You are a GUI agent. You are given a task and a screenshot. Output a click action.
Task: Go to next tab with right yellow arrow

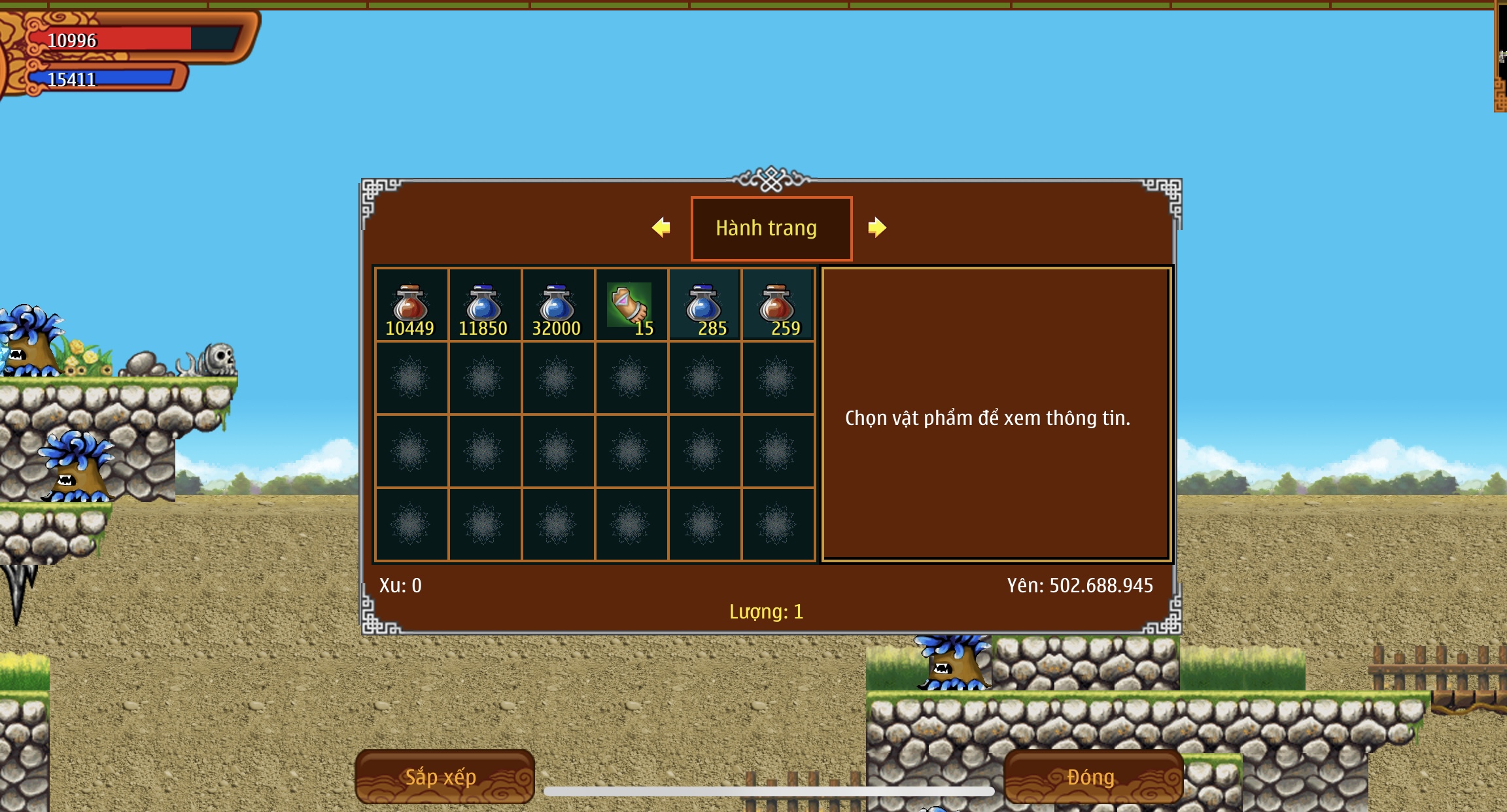point(876,228)
